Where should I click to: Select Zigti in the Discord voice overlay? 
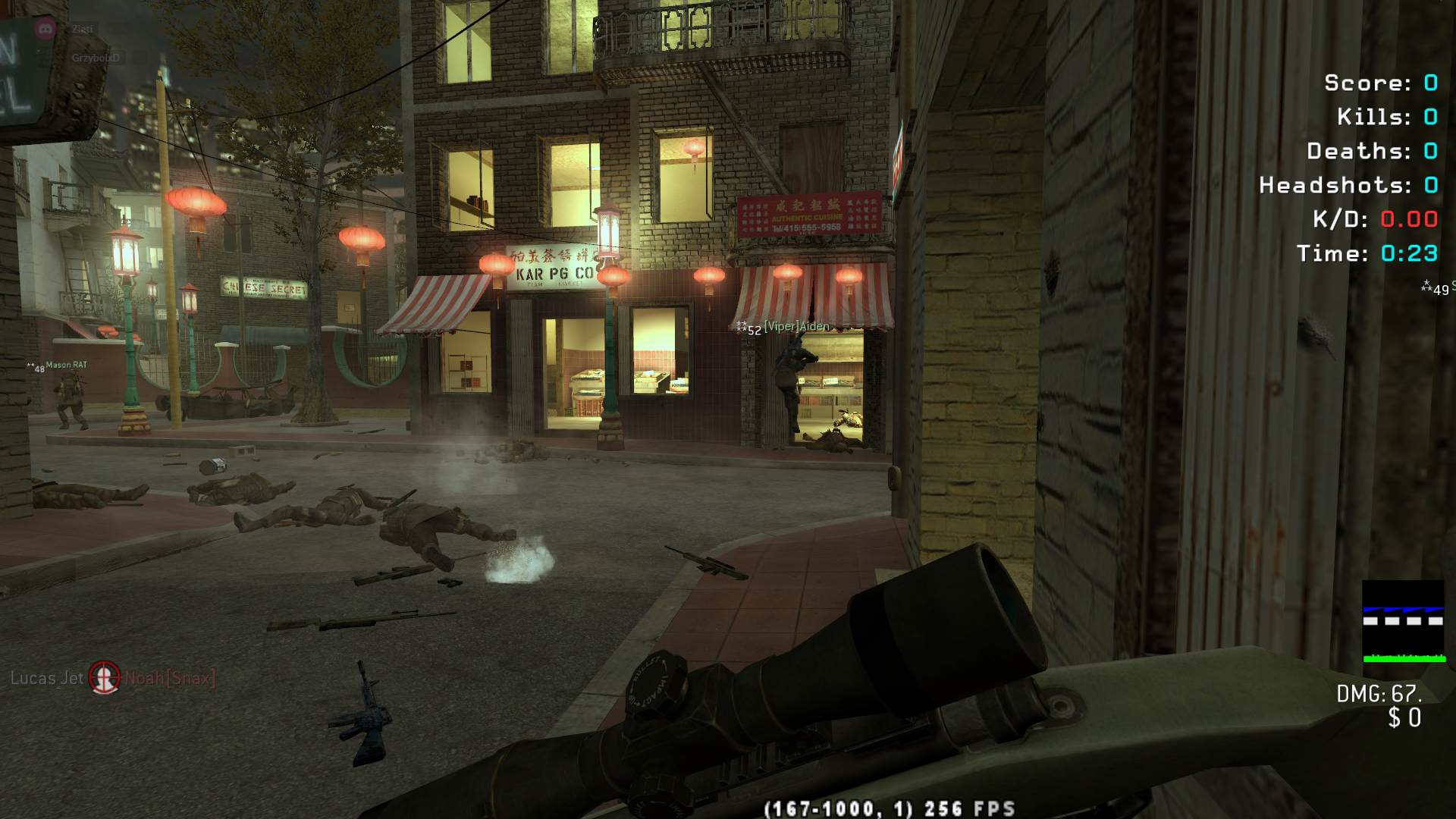click(83, 30)
